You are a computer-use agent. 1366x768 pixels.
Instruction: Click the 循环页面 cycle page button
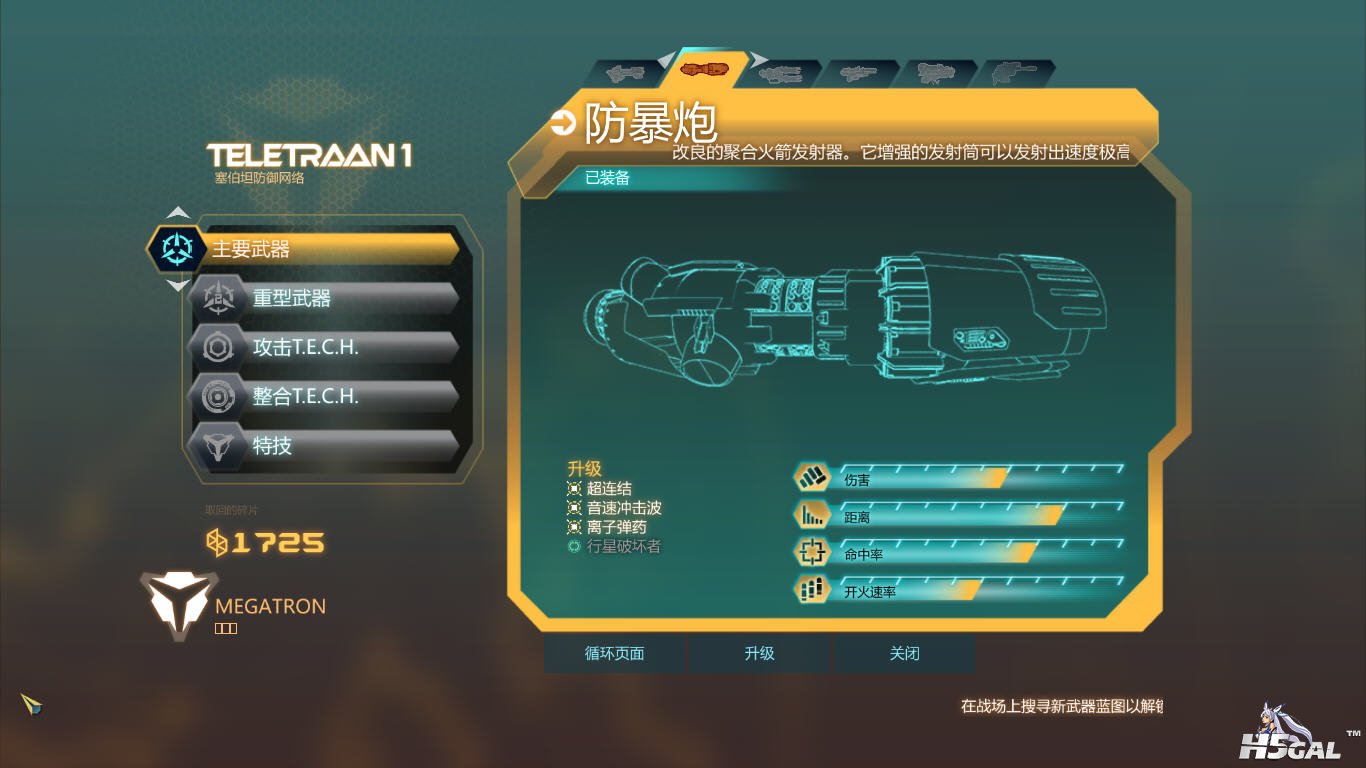tap(614, 654)
